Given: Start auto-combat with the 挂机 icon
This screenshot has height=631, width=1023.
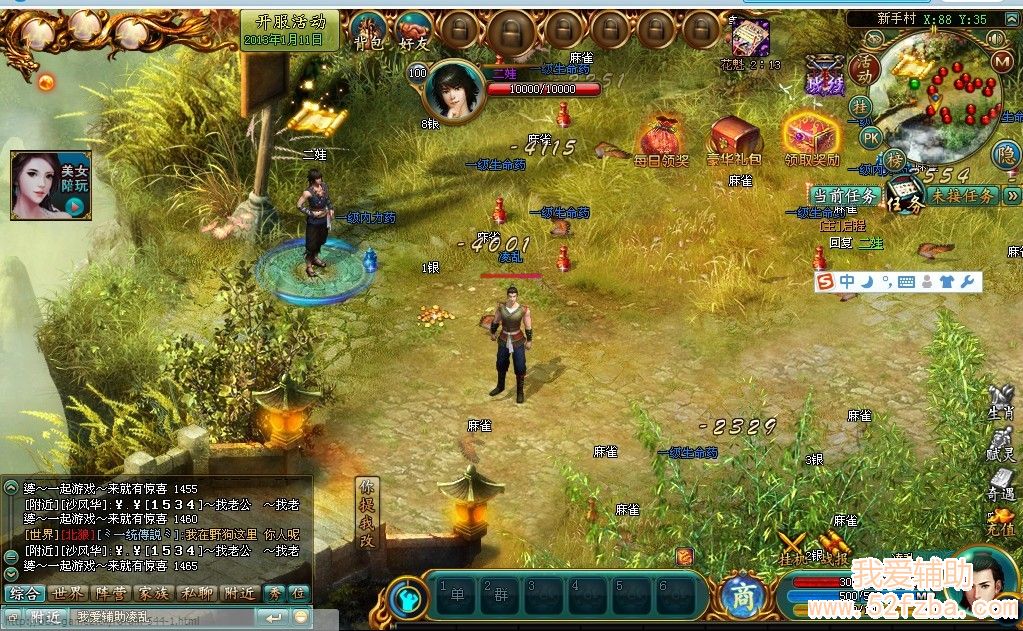Looking at the screenshot, I should coord(795,549).
